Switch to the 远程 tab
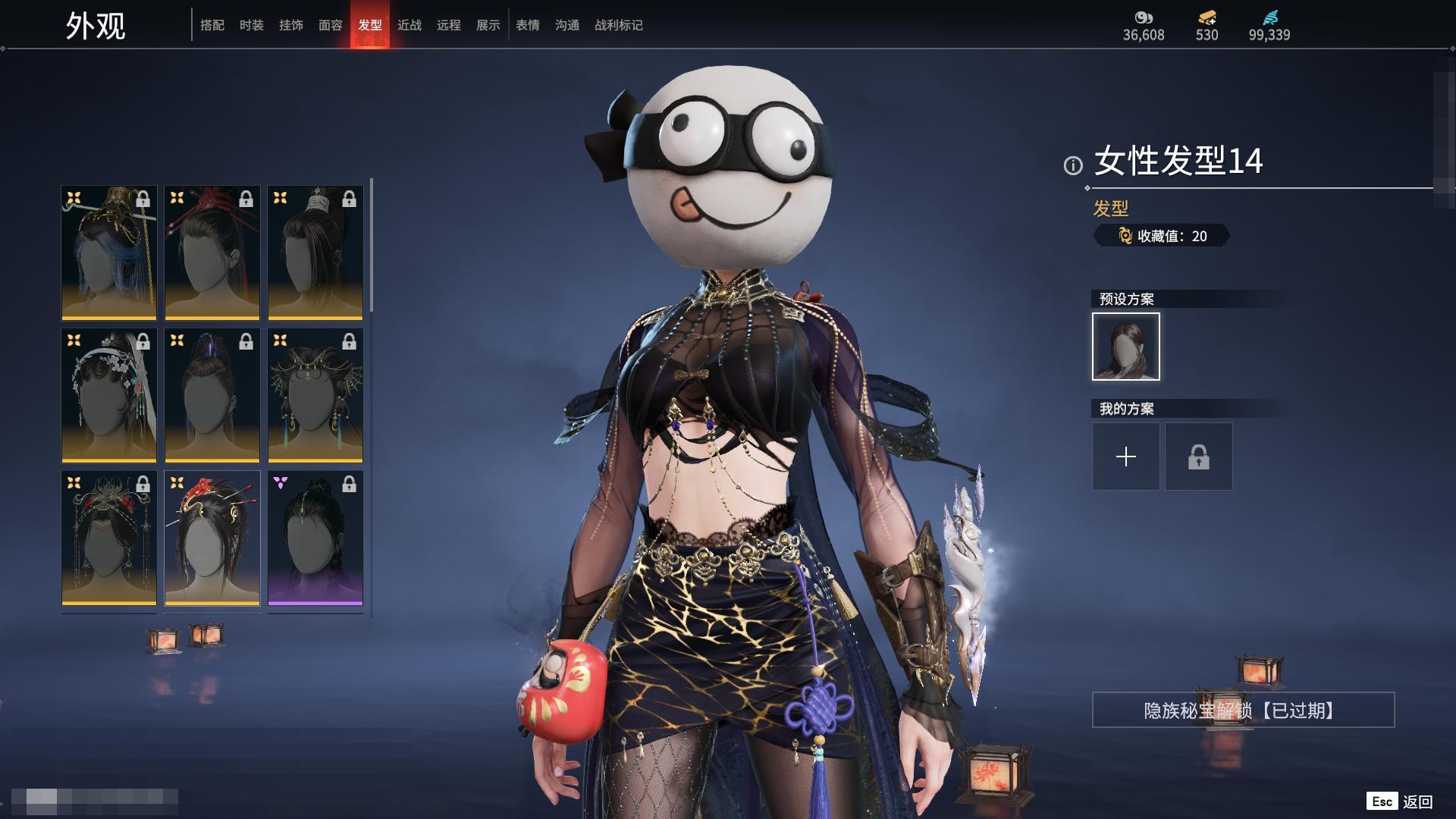The width and height of the screenshot is (1456, 819). [x=449, y=25]
